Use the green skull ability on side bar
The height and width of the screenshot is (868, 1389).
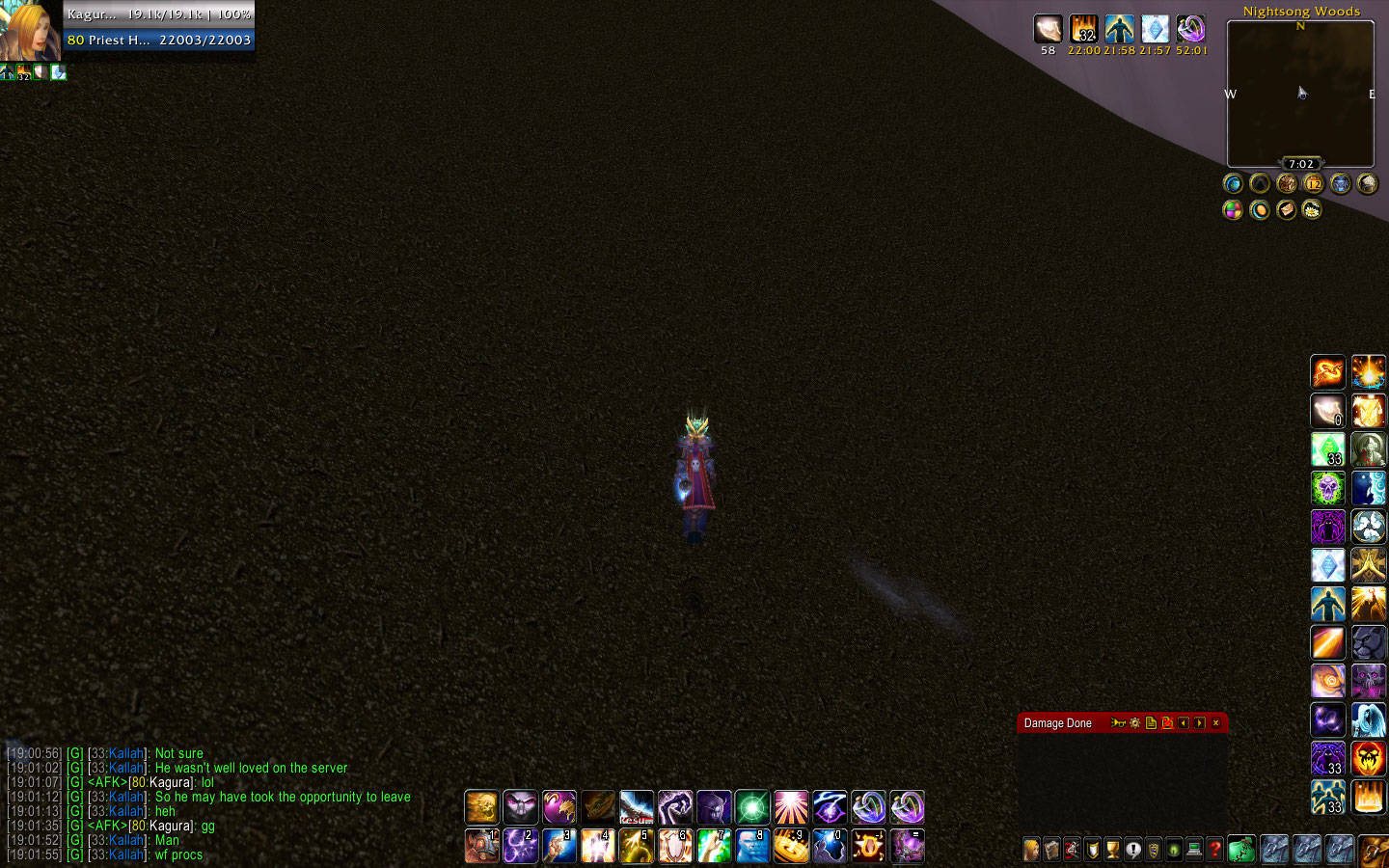[x=1328, y=488]
